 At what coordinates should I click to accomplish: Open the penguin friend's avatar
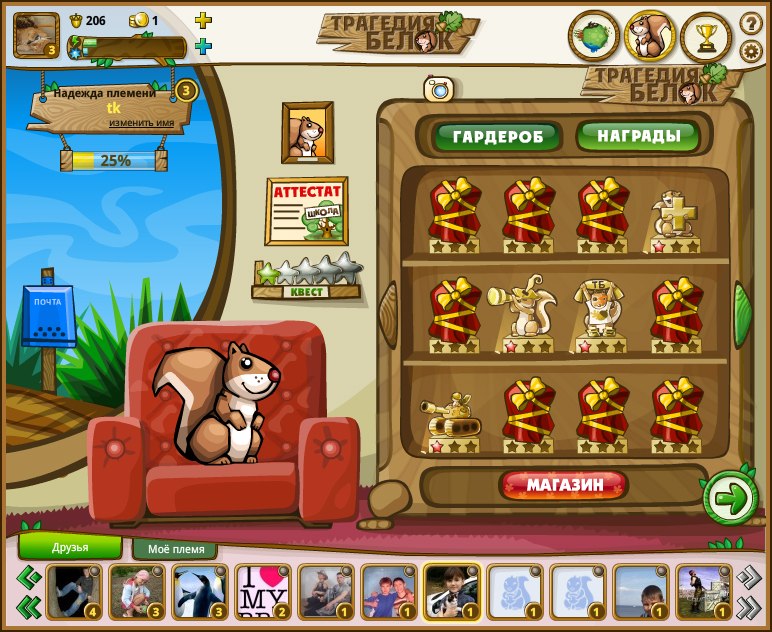(200, 592)
